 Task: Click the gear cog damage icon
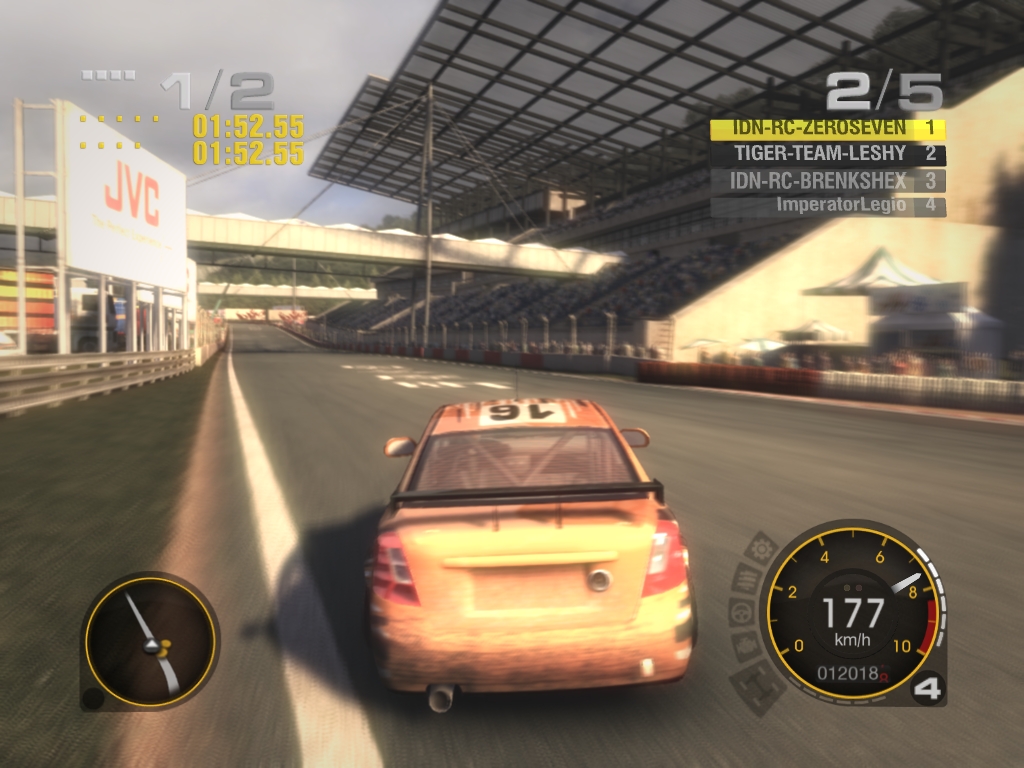(763, 549)
